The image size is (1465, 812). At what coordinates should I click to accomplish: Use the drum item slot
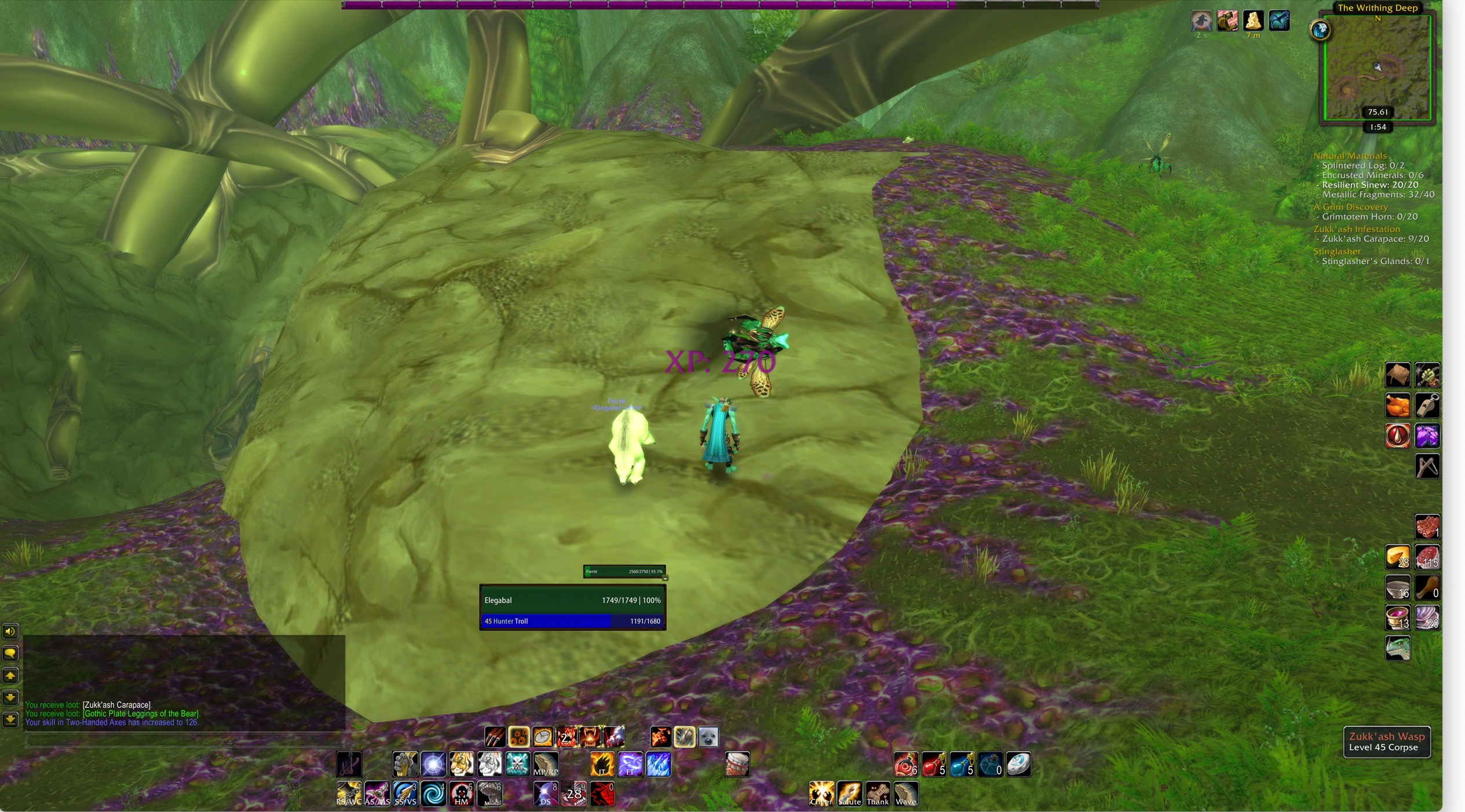click(737, 765)
